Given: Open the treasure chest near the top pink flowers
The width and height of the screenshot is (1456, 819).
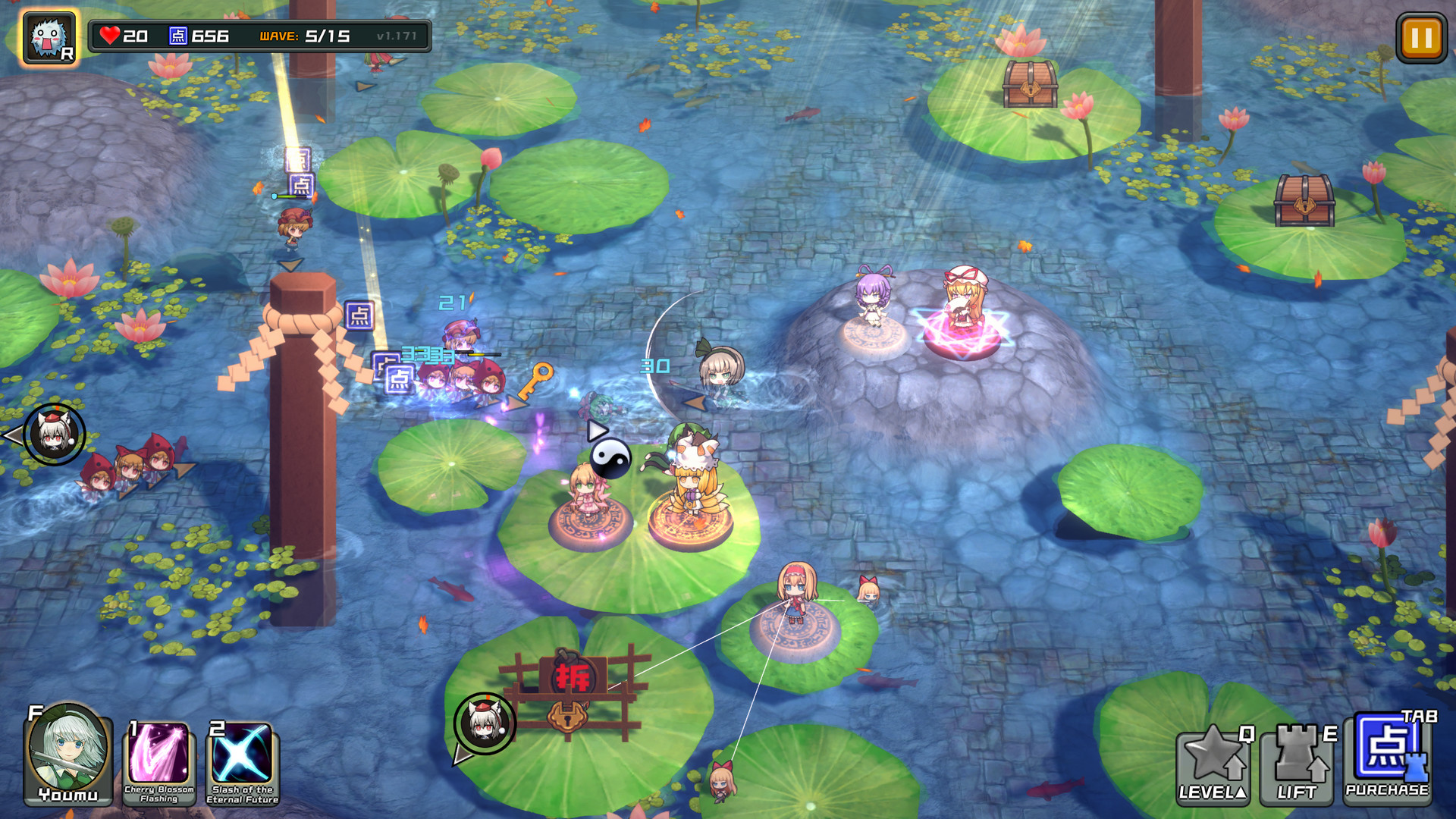Looking at the screenshot, I should click(x=1030, y=83).
